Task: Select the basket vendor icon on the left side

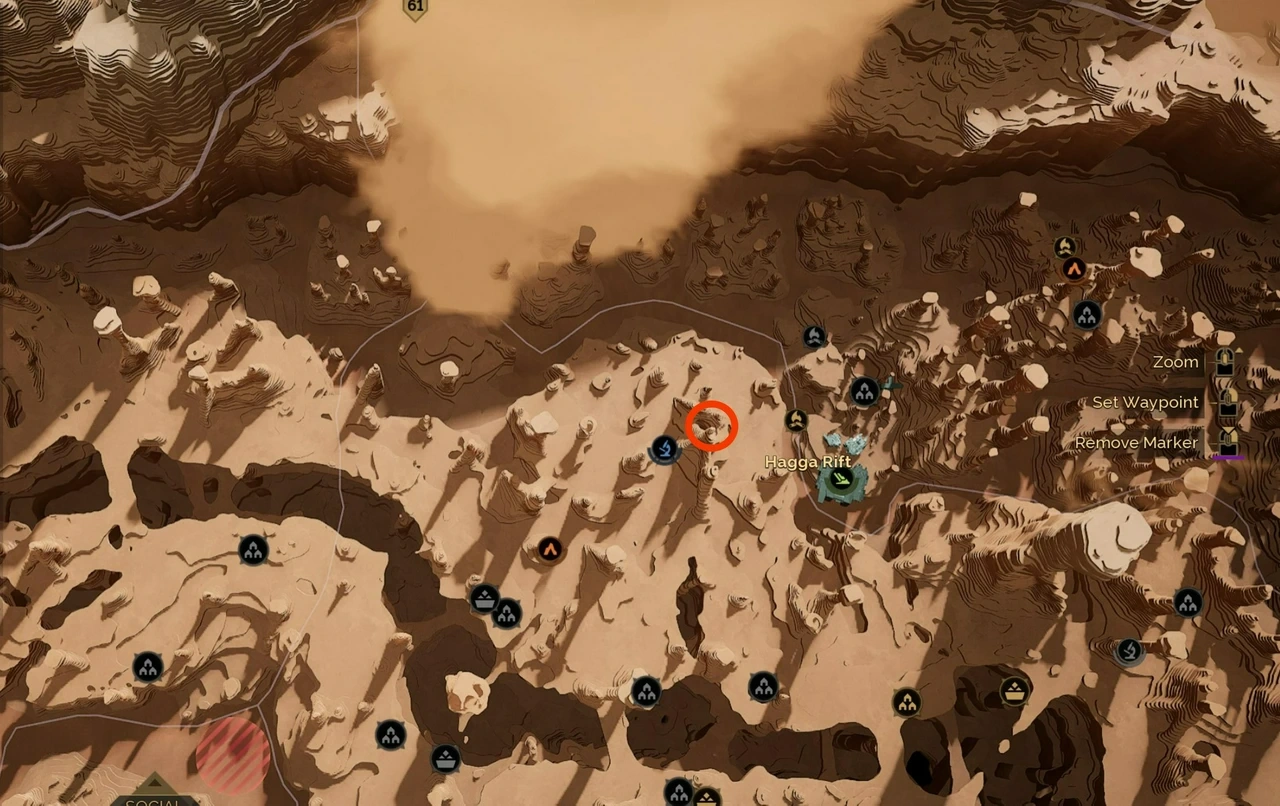Action: [485, 600]
